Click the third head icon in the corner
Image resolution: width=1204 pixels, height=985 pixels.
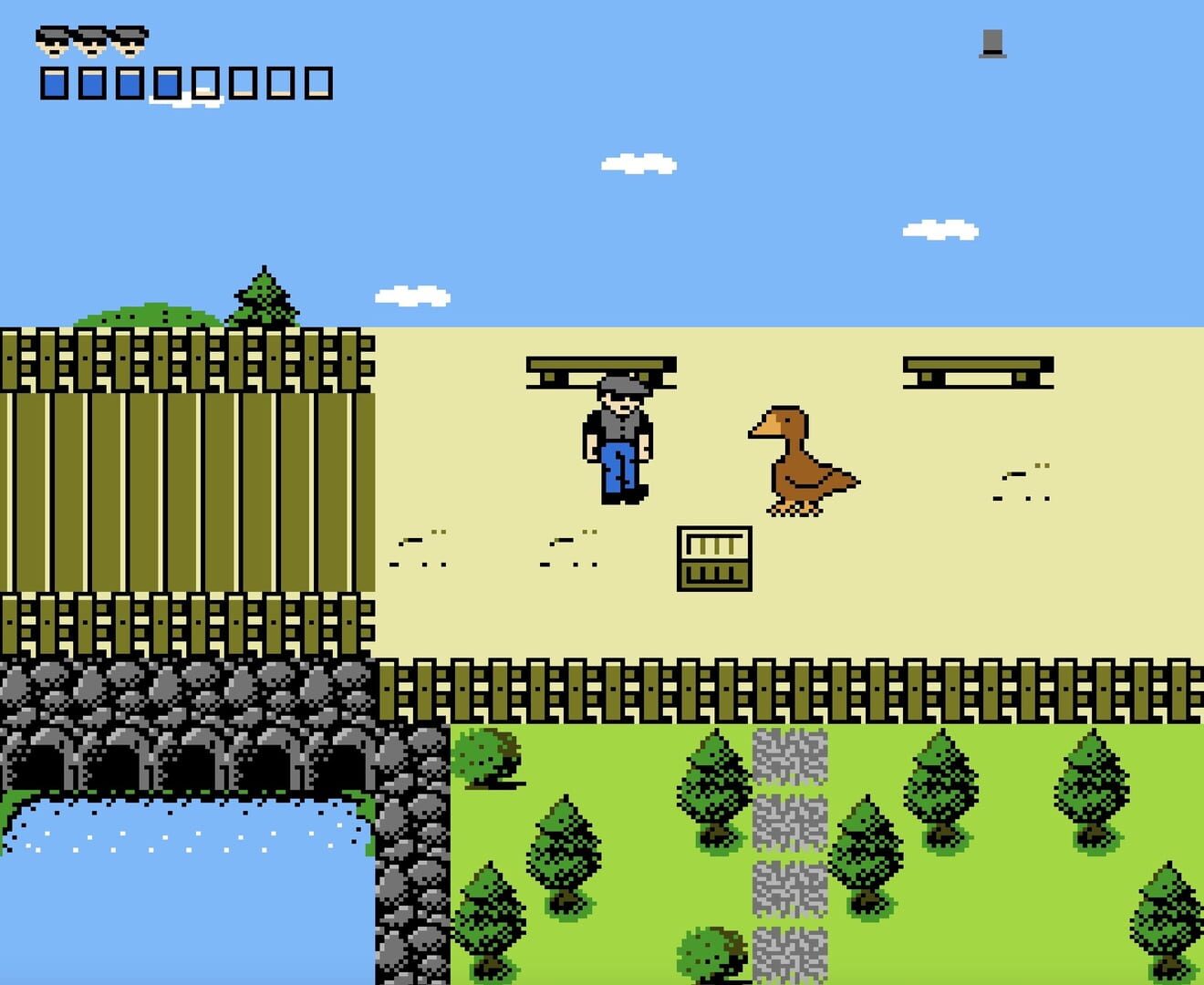tap(130, 41)
